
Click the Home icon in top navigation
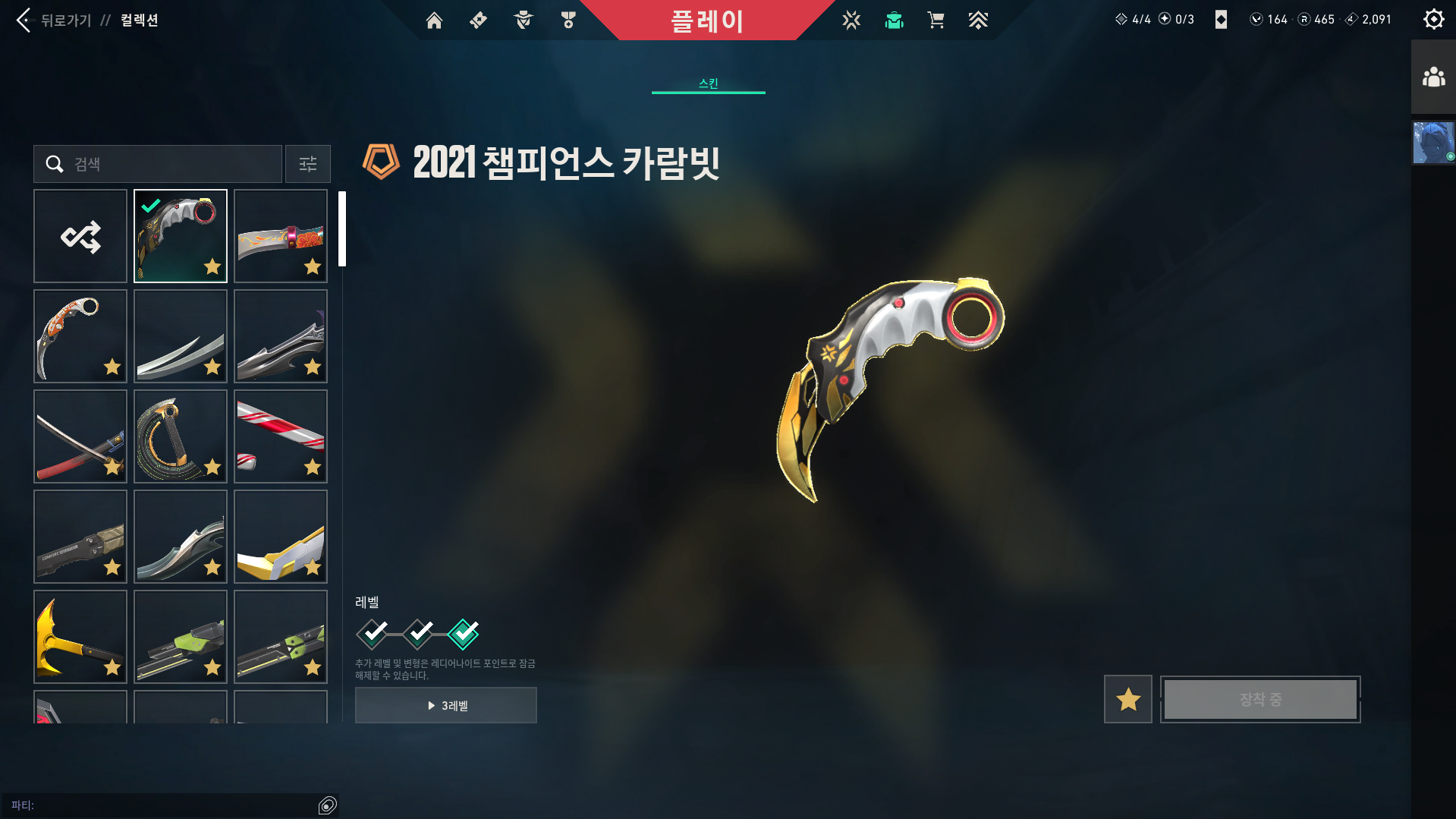[434, 20]
